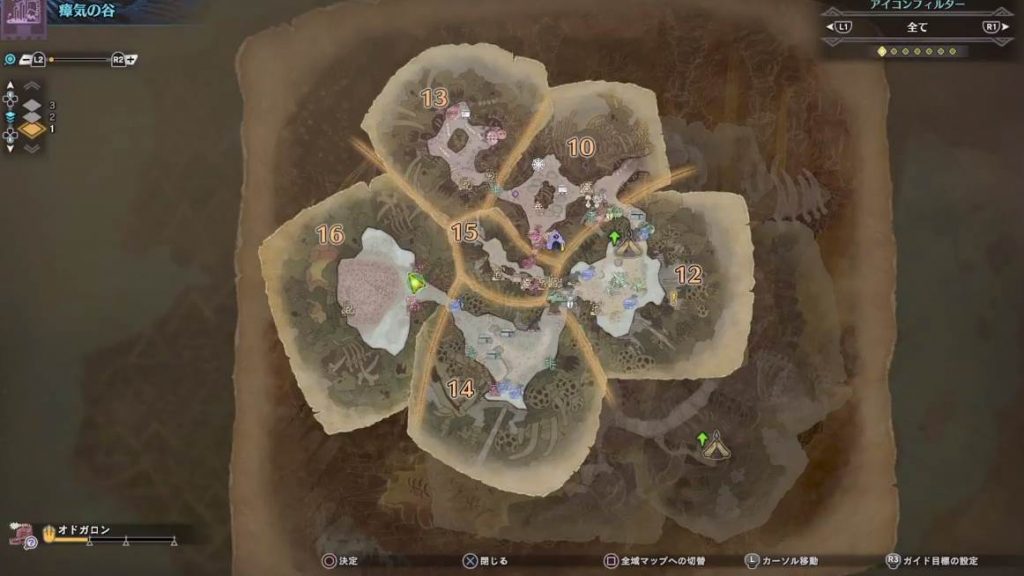
Task: Click the 瘴気の谷 map thumbnail icon
Action: pyautogui.click(x=22, y=15)
